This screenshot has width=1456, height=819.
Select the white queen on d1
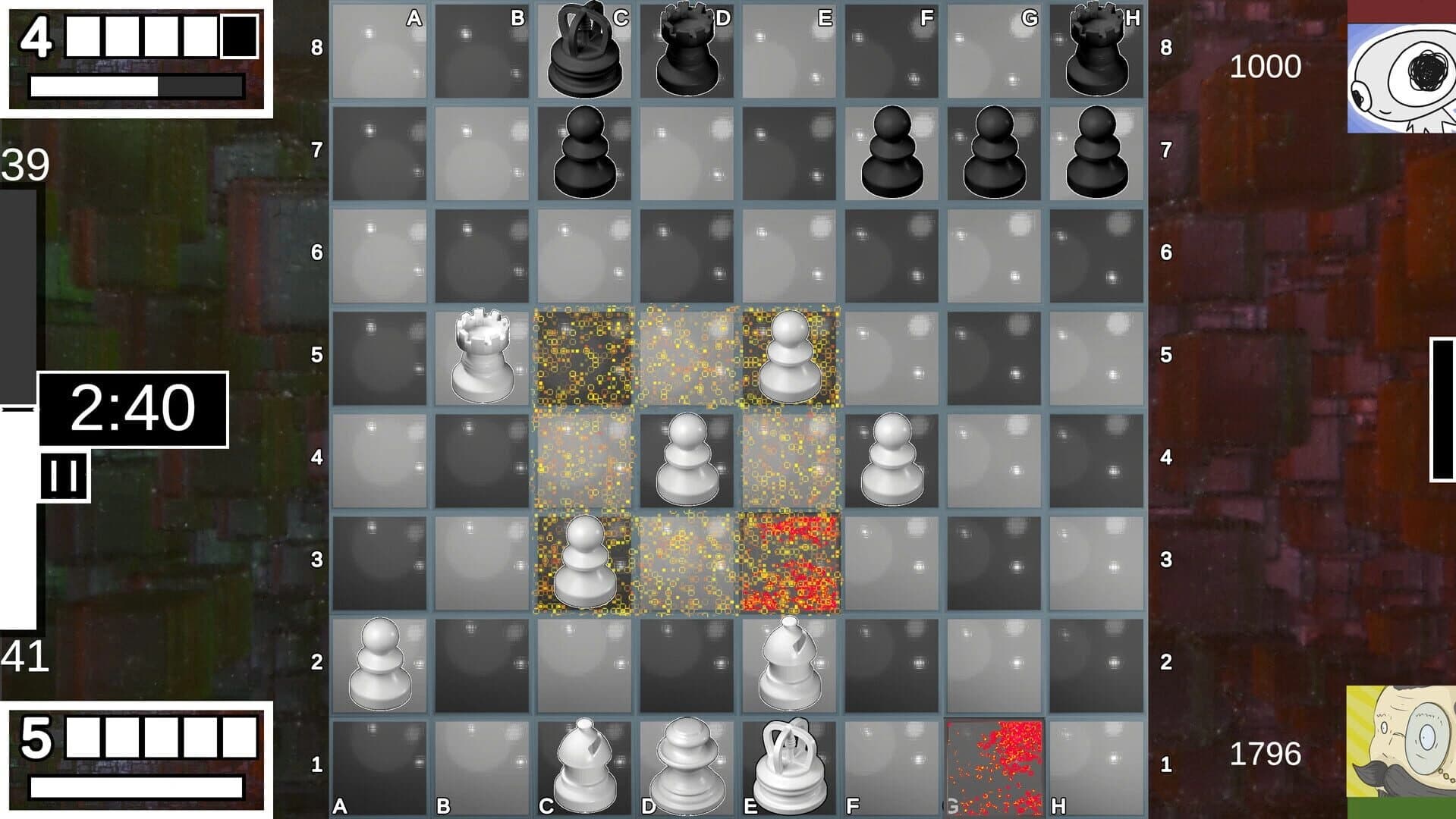tap(687, 766)
